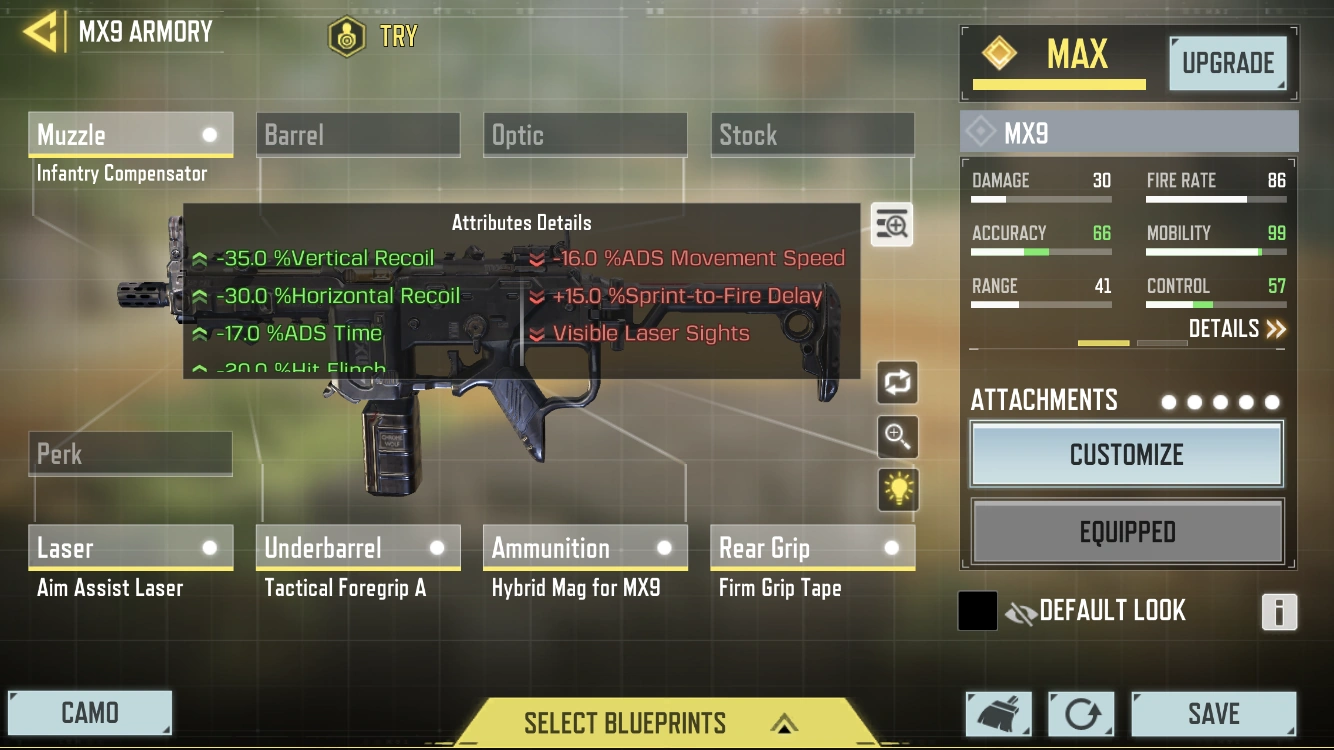The width and height of the screenshot is (1334, 750).
Task: Open the Barrel attachment slot
Action: (357, 134)
